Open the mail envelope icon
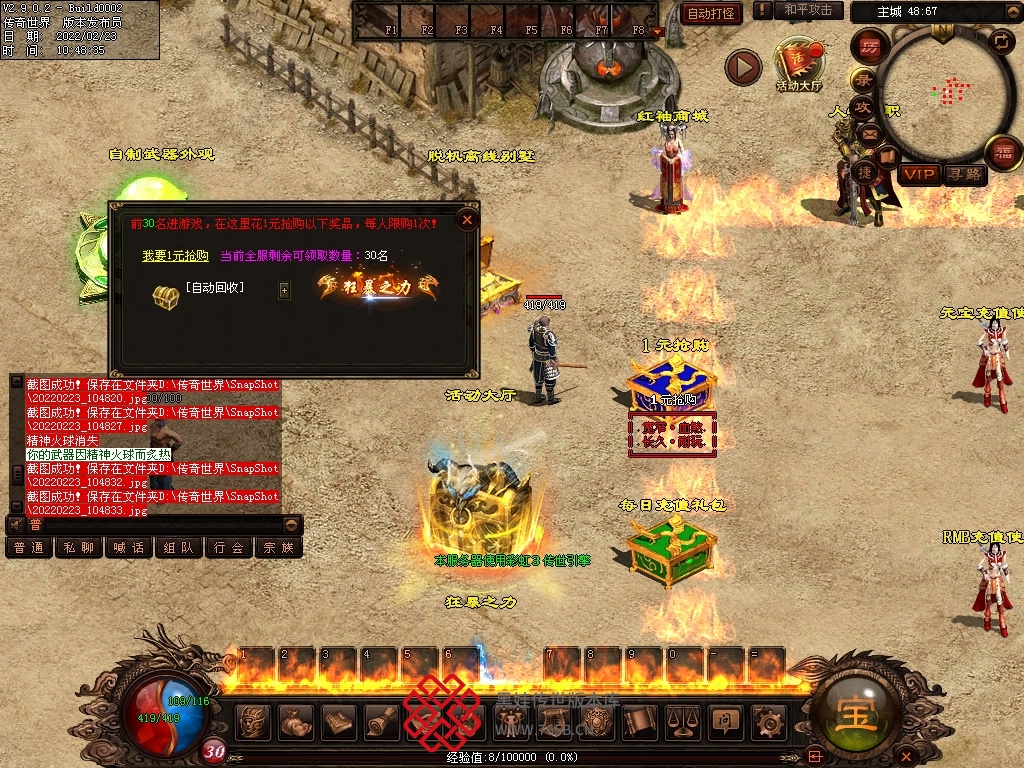This screenshot has width=1024, height=768. [x=870, y=133]
